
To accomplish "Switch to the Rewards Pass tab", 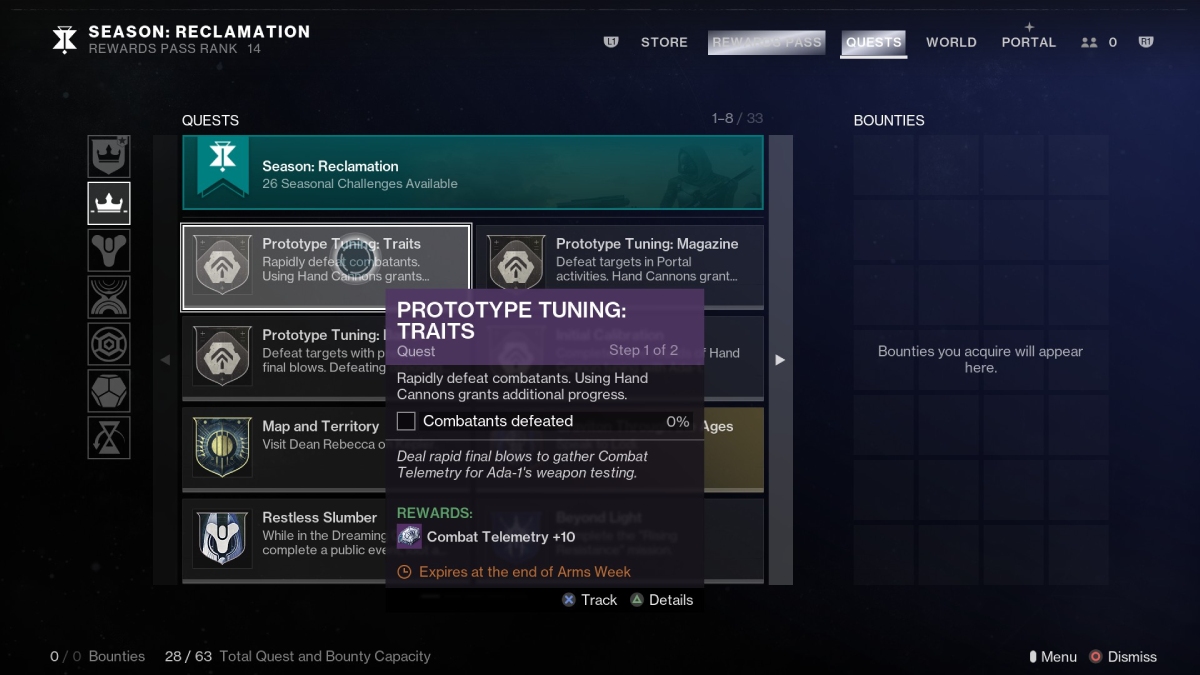I will (x=766, y=42).
